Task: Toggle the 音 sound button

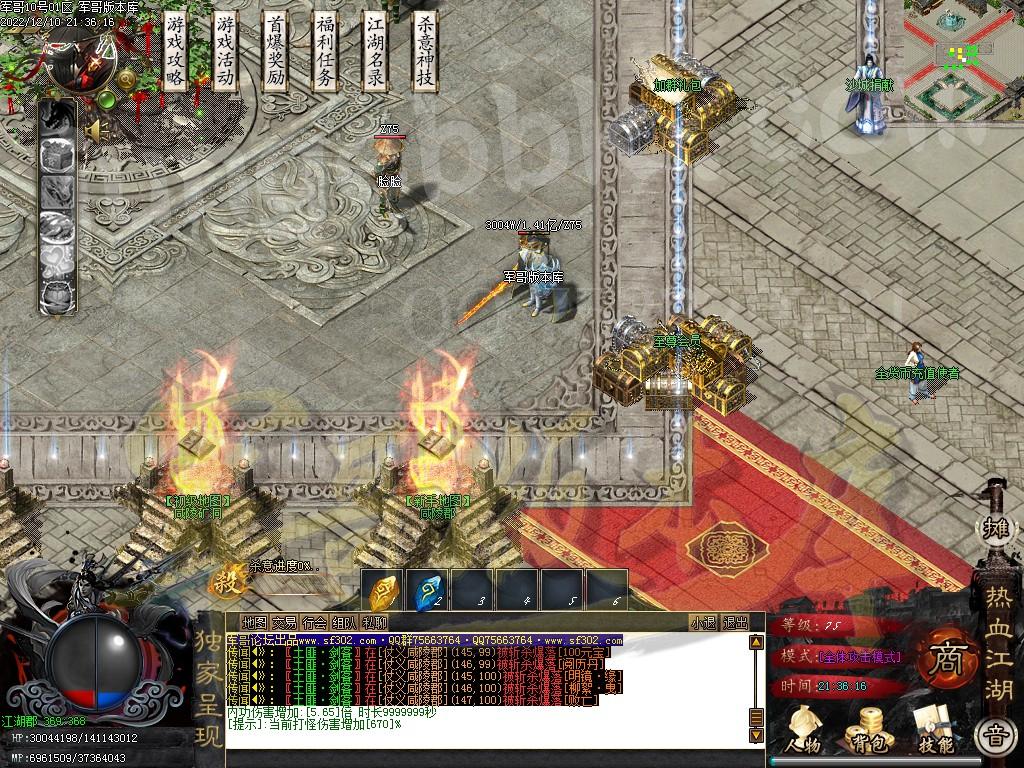Action: click(995, 737)
